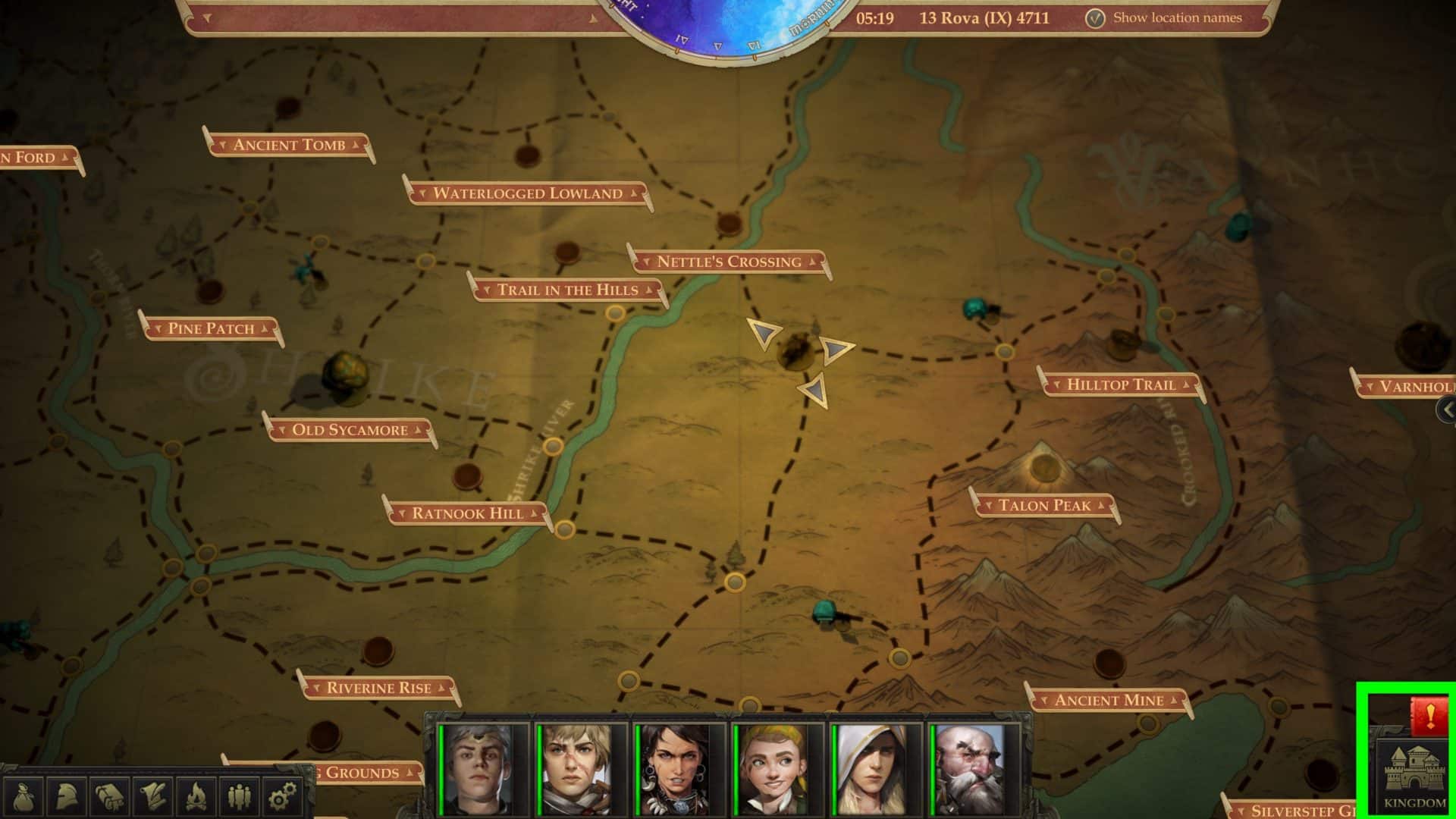This screenshot has width=1456, height=819.
Task: Click the Ancient Mine banner
Action: (1109, 699)
